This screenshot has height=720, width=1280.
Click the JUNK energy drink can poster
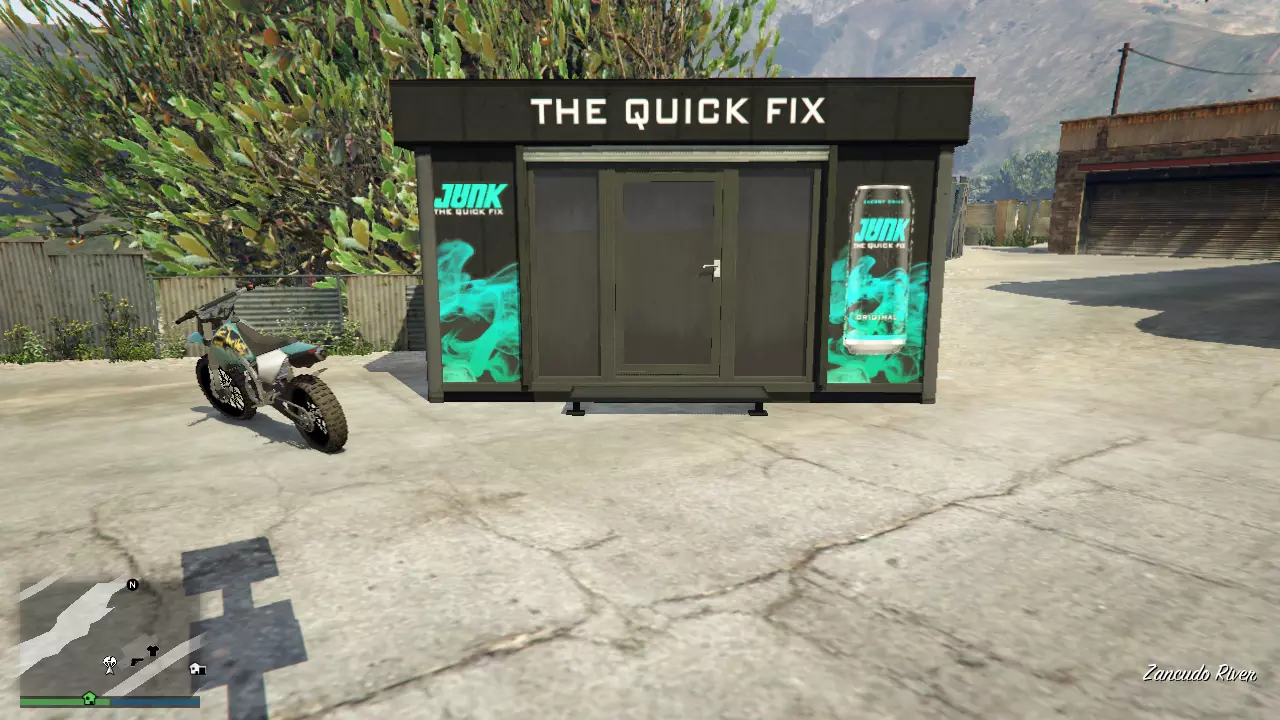pos(880,265)
